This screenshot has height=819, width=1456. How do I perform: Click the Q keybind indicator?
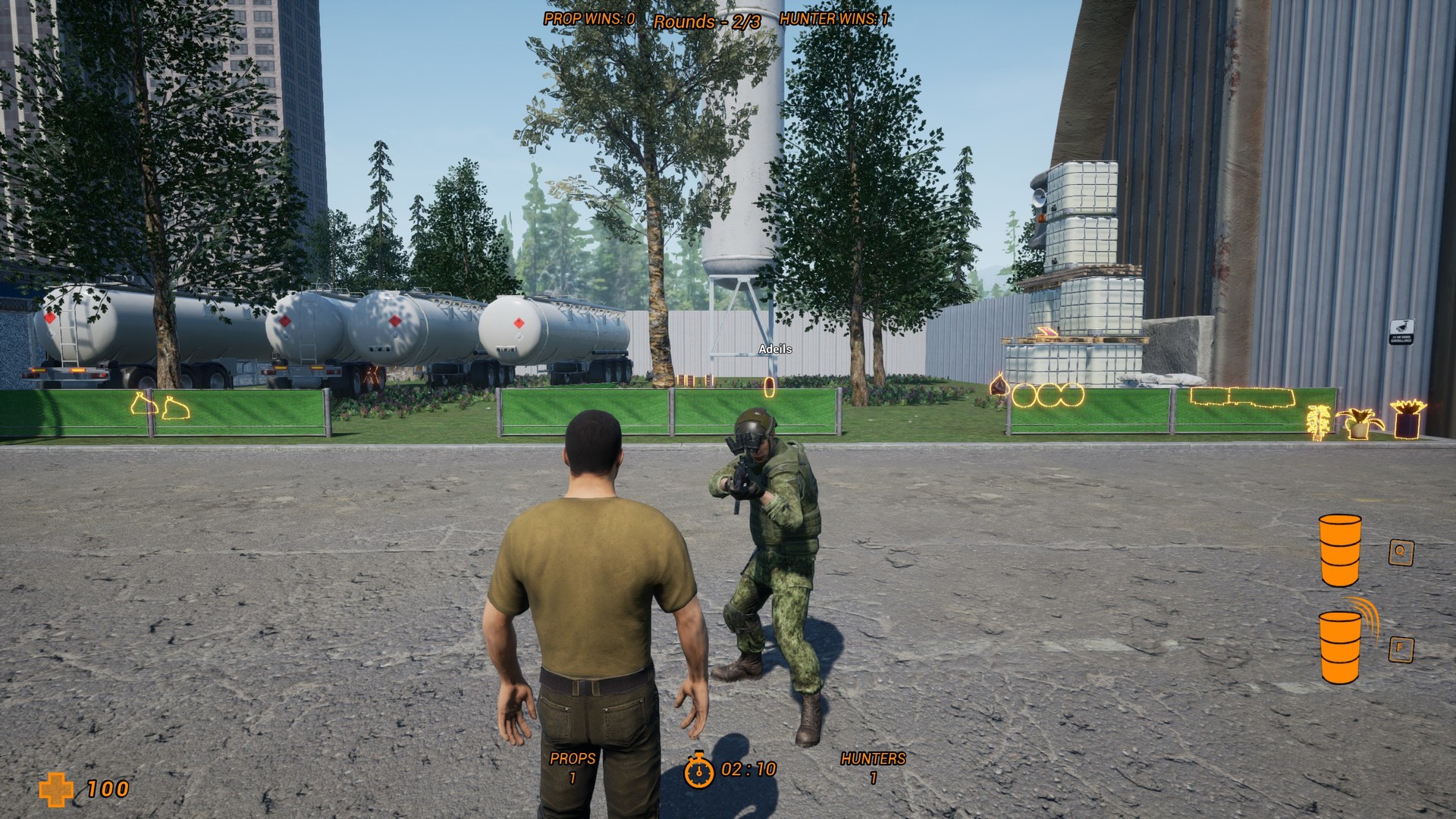pyautogui.click(x=1401, y=552)
